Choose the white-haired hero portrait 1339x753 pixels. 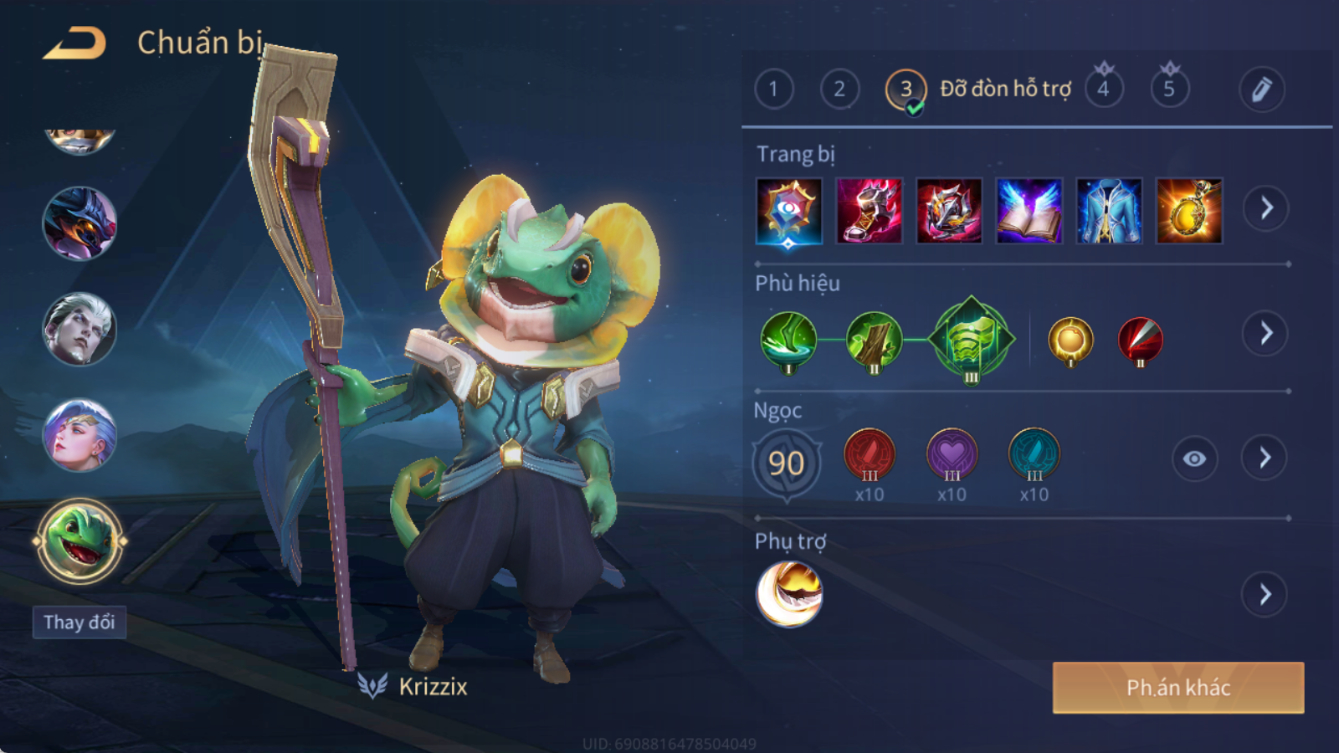coord(79,329)
